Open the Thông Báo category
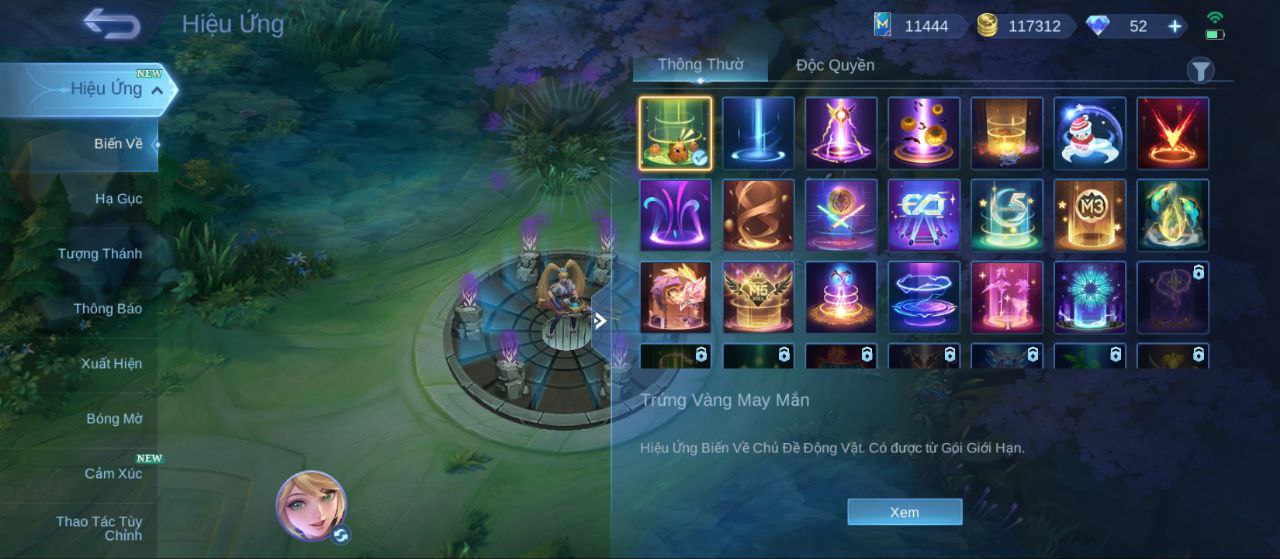 click(107, 309)
